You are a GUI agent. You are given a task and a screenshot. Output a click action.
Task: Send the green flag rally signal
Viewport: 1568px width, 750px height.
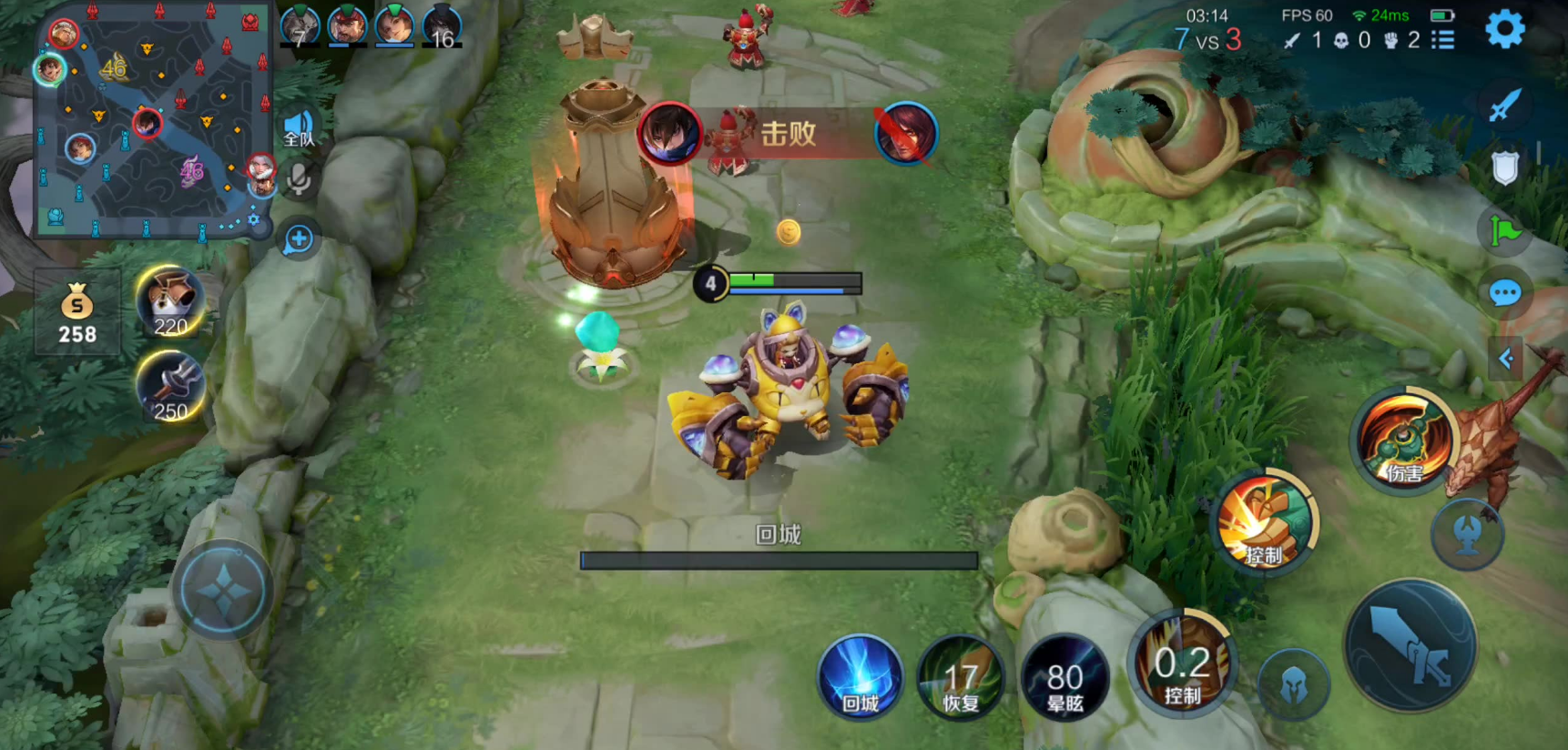(1504, 231)
